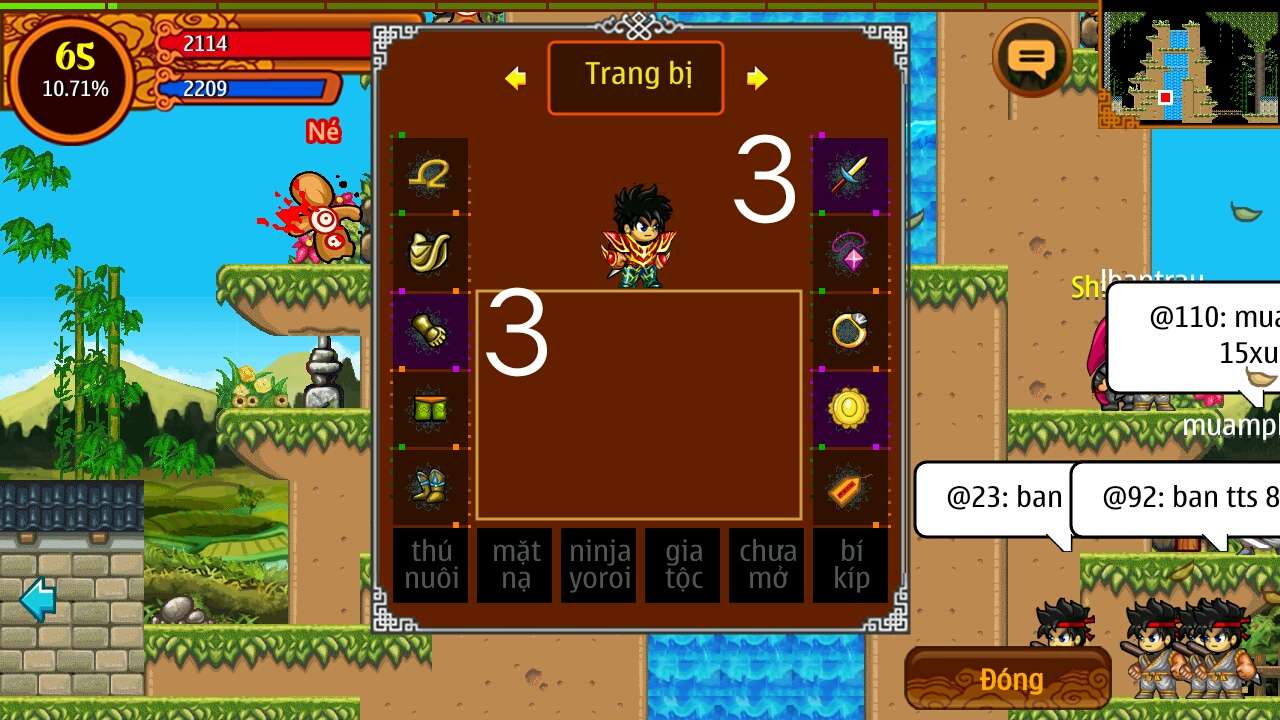Select the sword weapon slot
The image size is (1280, 720).
(x=850, y=176)
